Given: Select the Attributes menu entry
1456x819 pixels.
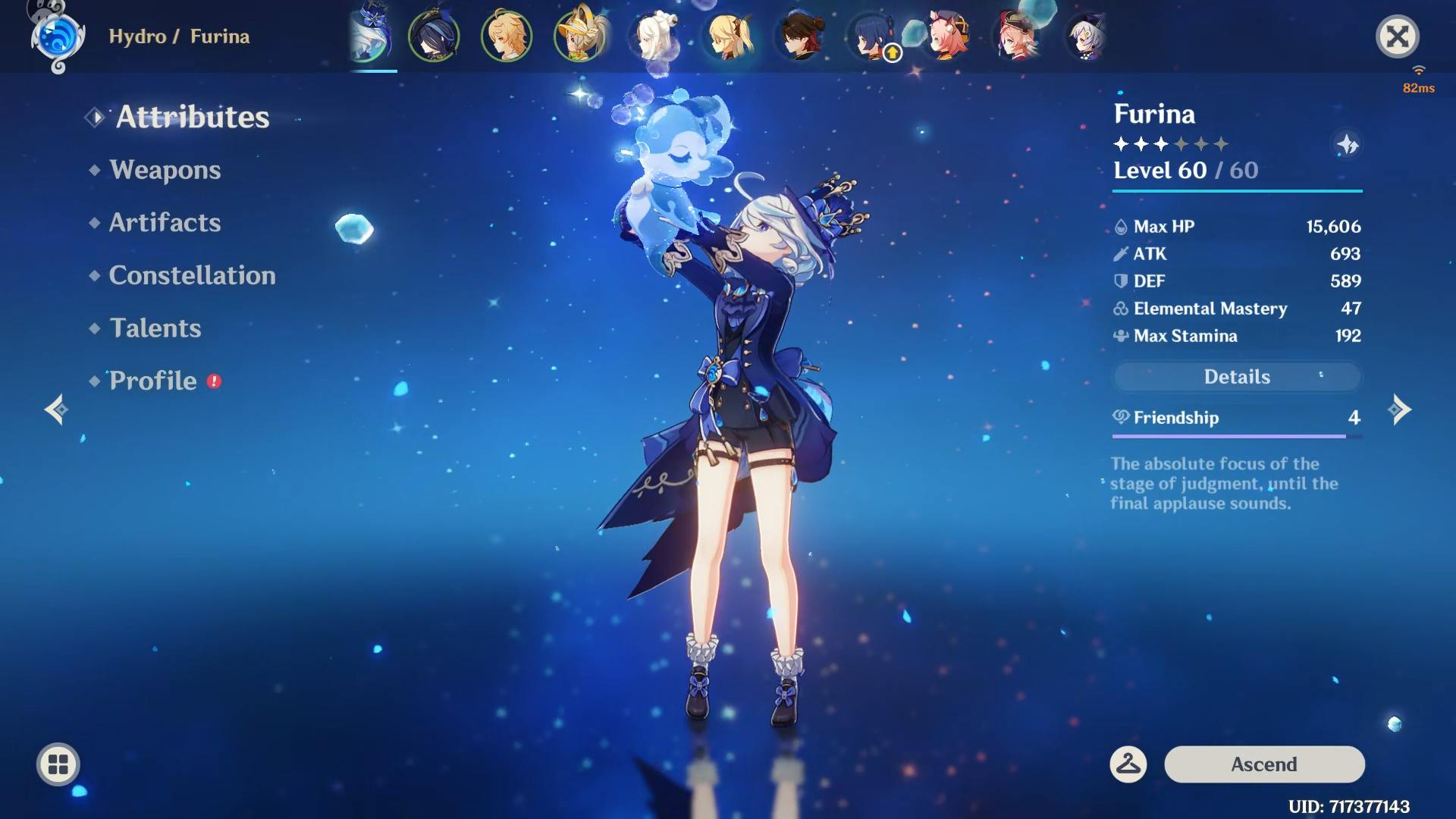Looking at the screenshot, I should coord(193,117).
